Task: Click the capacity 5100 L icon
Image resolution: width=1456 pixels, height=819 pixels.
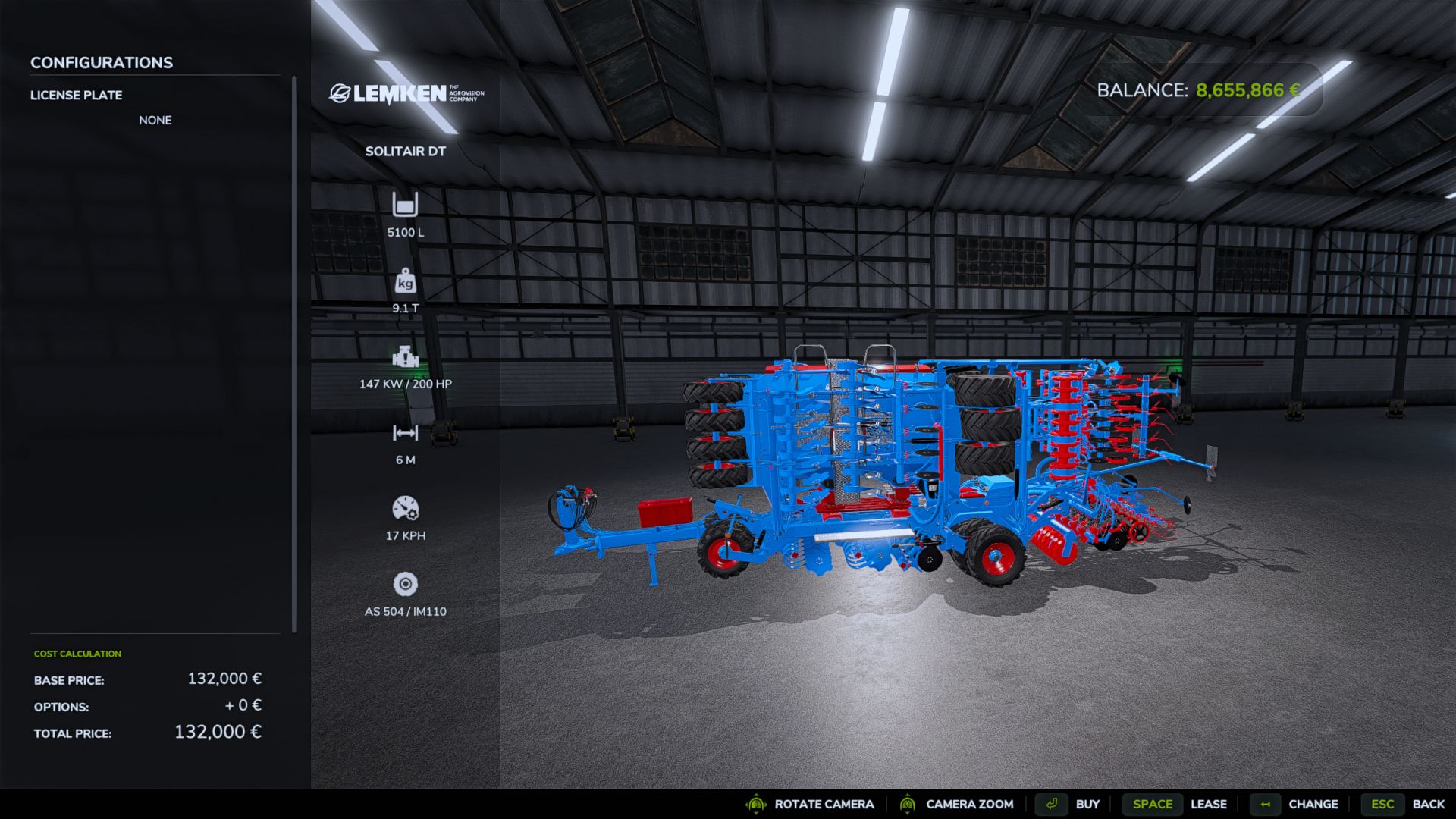Action: point(406,205)
